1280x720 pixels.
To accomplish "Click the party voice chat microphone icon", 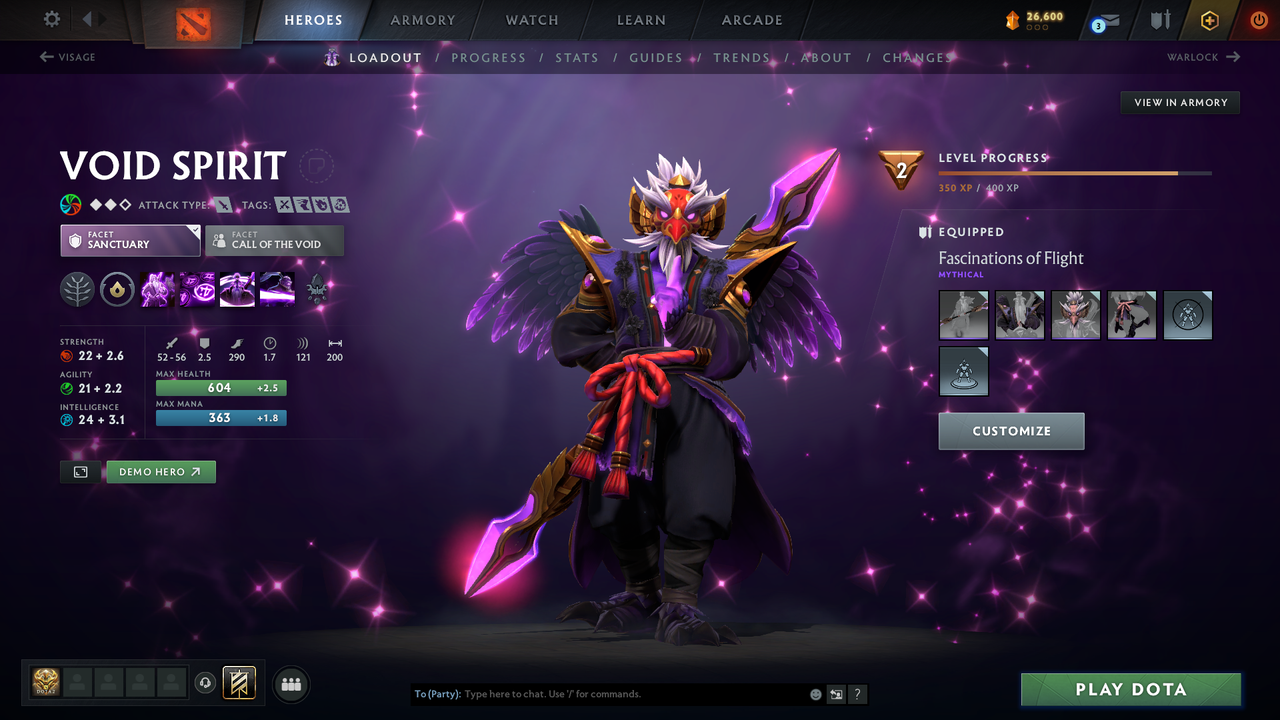I will pyautogui.click(x=206, y=683).
